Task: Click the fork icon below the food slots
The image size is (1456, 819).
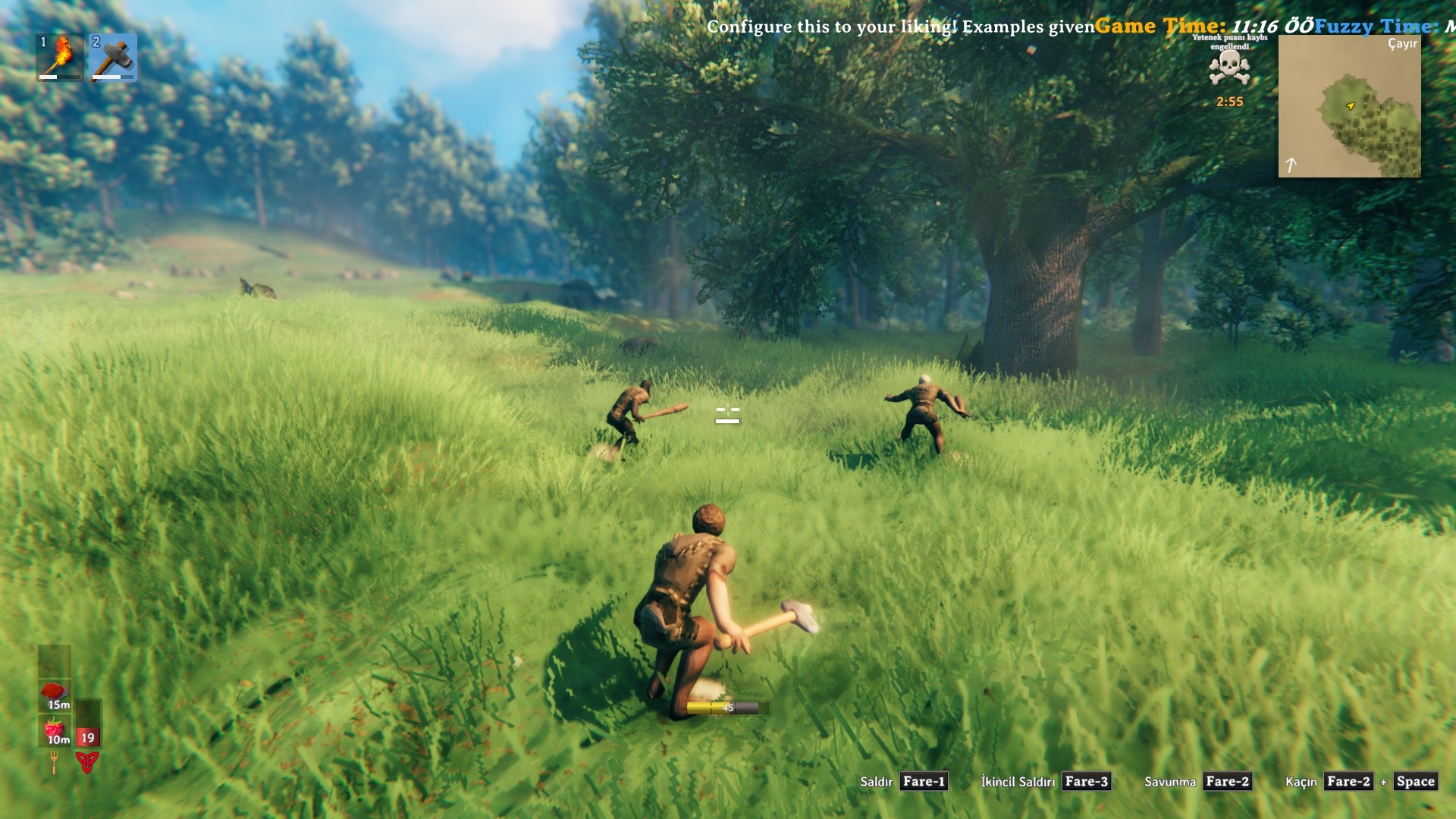Action: 54,761
